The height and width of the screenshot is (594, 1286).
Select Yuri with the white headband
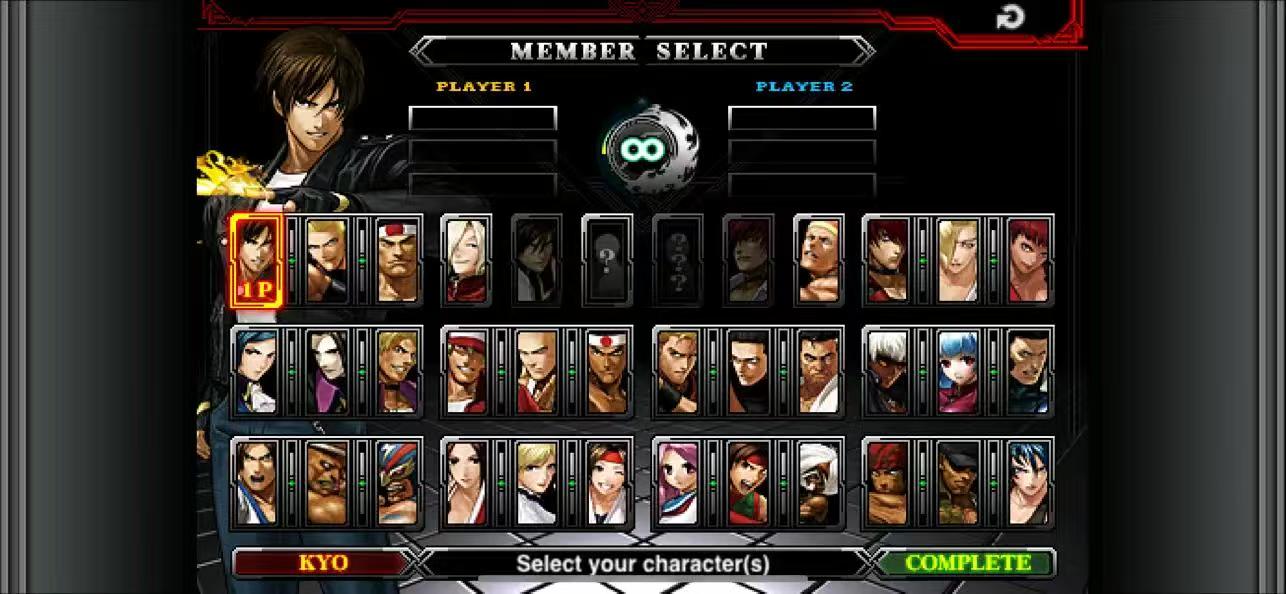tap(607, 484)
